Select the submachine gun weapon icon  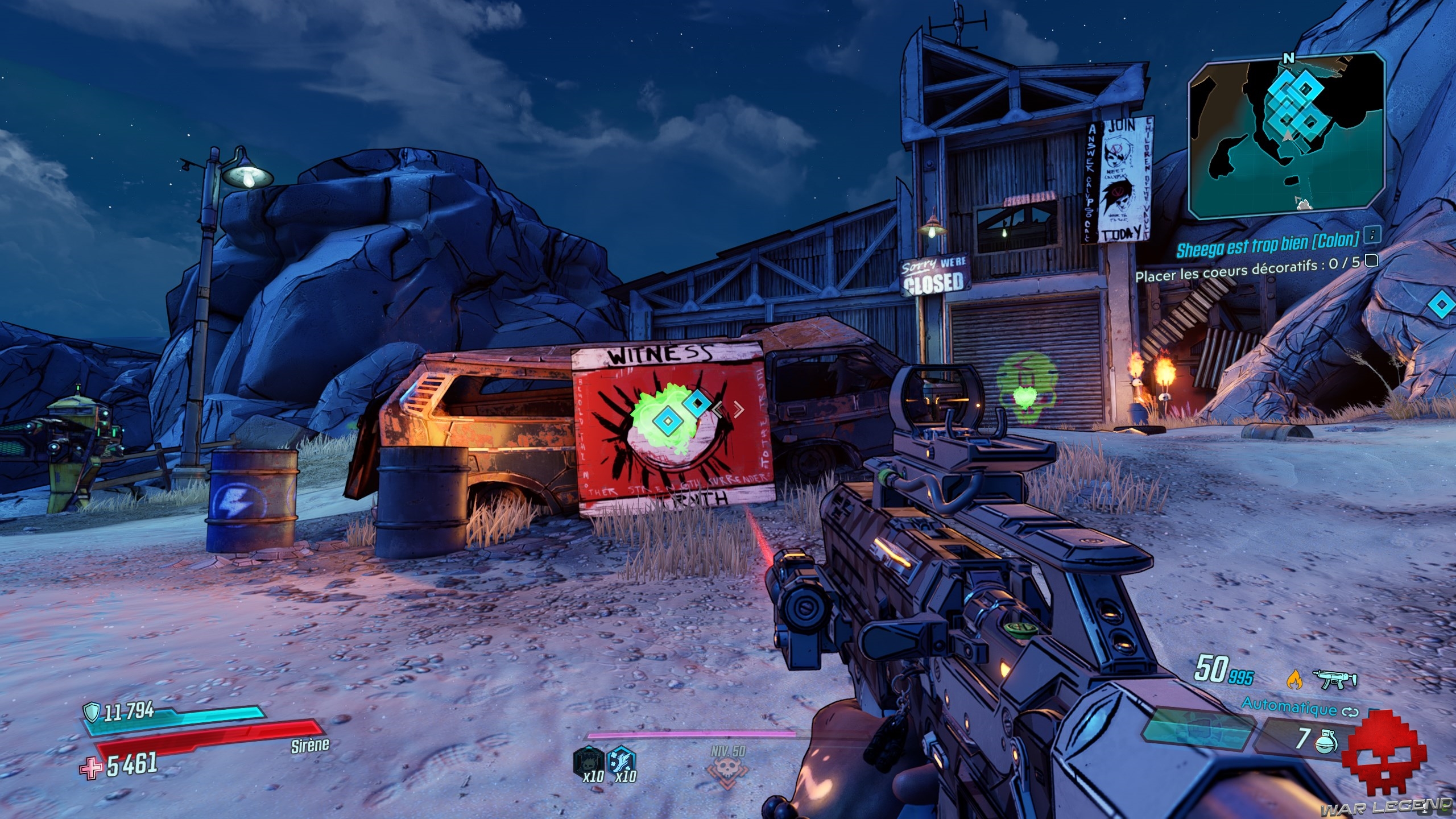tap(1334, 679)
